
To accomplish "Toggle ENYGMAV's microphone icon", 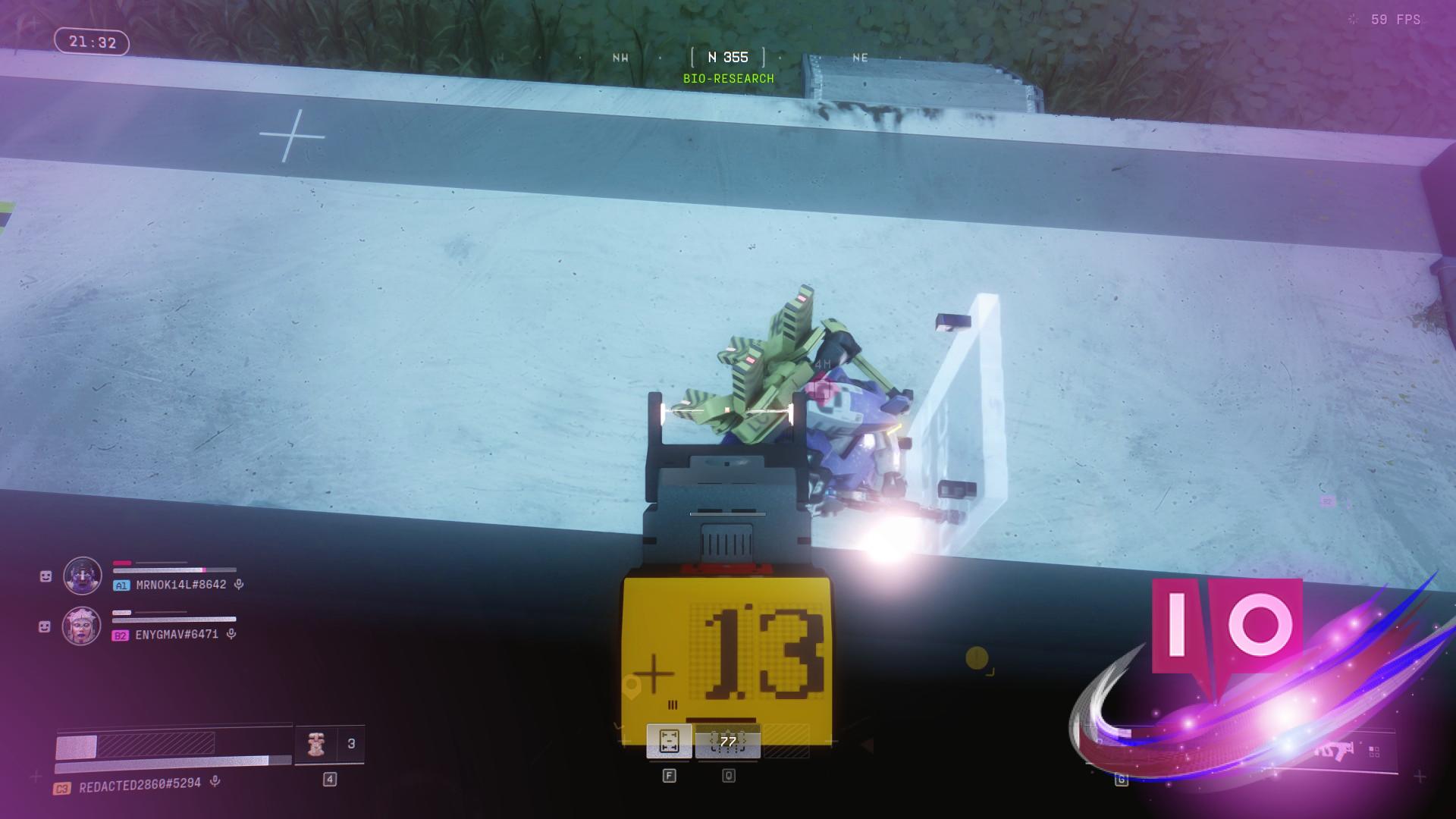I will click(x=231, y=634).
